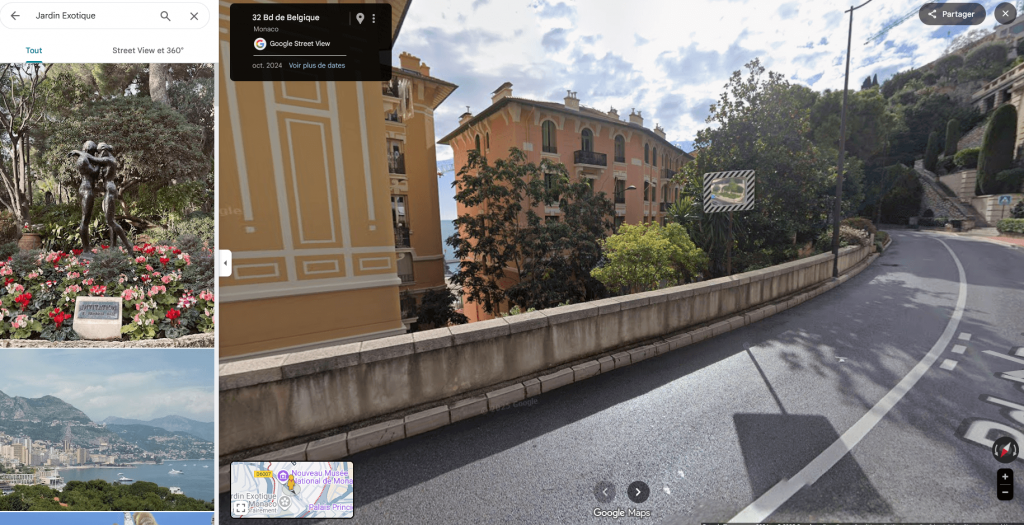Click the location pin icon in address card
The height and width of the screenshot is (525, 1024).
[360, 19]
